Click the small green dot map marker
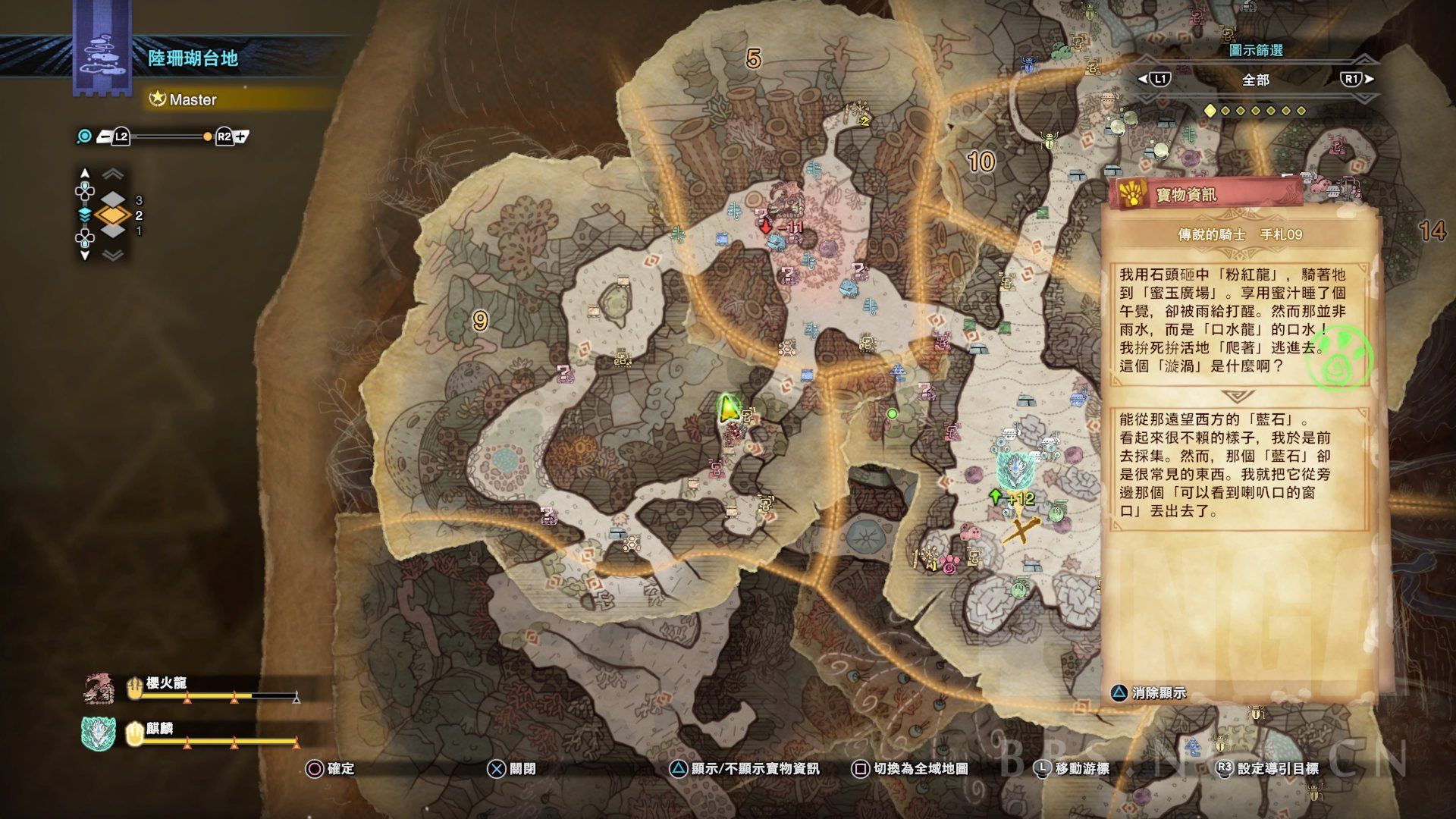Image resolution: width=1456 pixels, height=819 pixels. point(892,414)
